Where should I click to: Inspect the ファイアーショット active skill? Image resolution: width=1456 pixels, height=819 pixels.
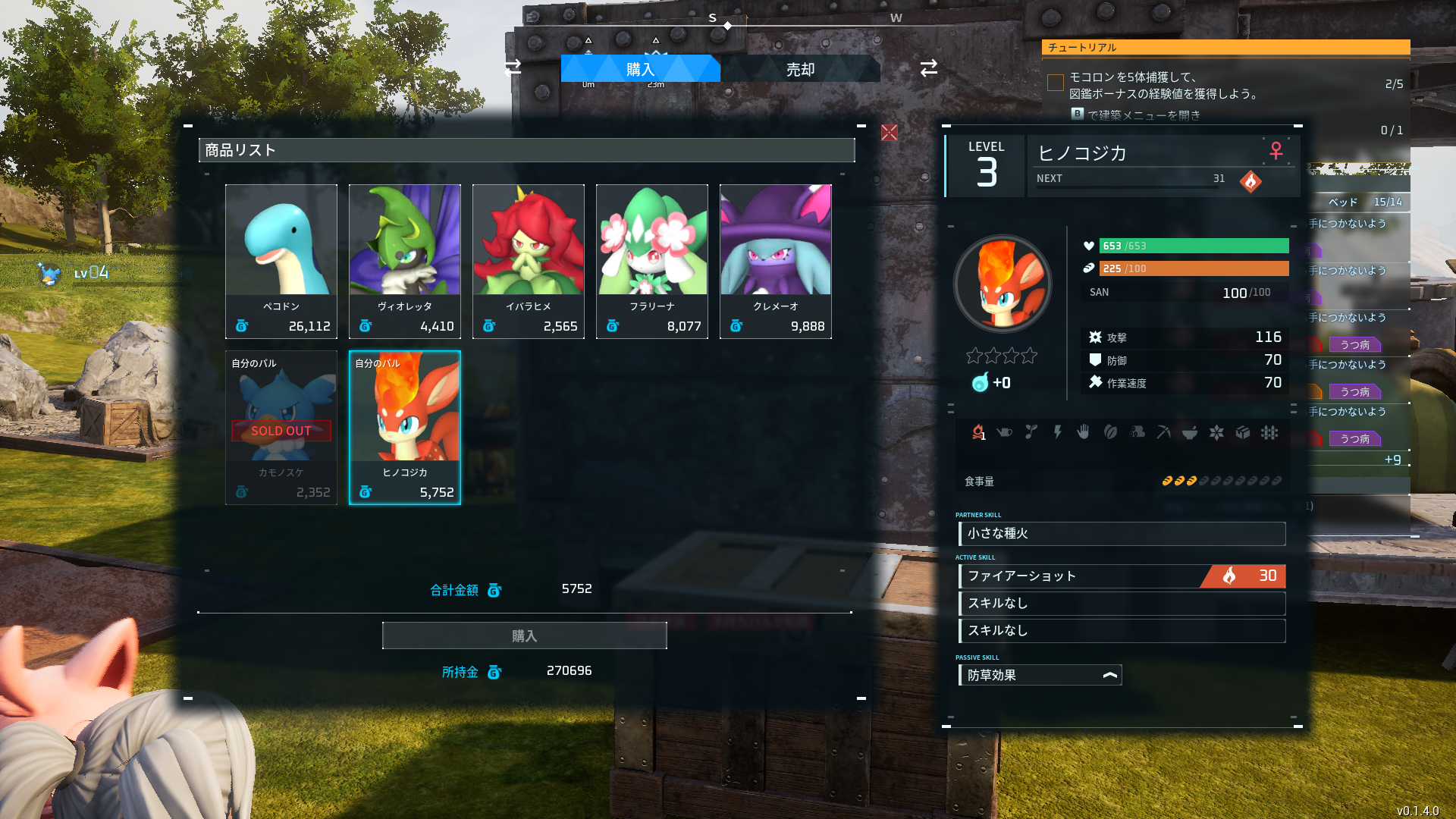[x=1122, y=576]
